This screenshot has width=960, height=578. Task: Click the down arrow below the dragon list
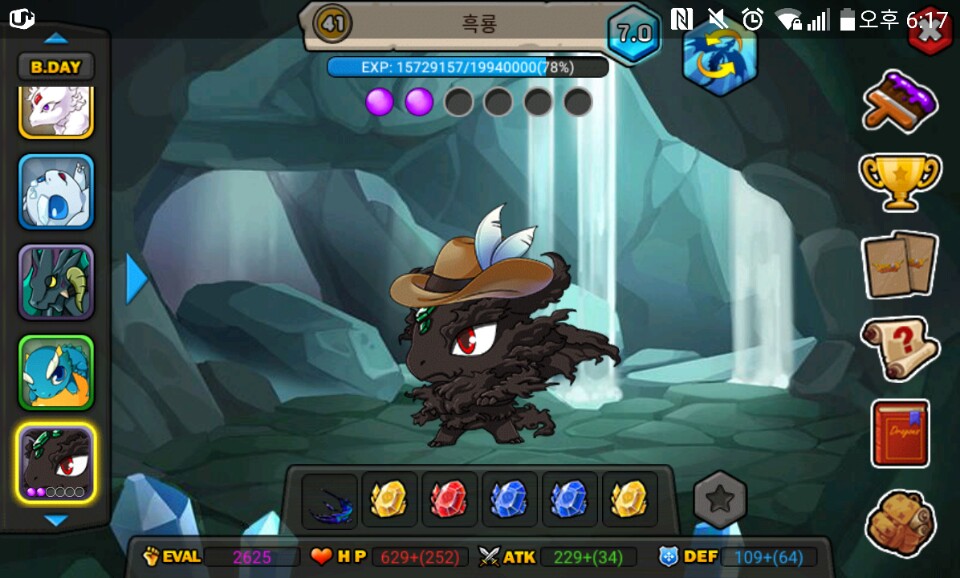[56, 520]
